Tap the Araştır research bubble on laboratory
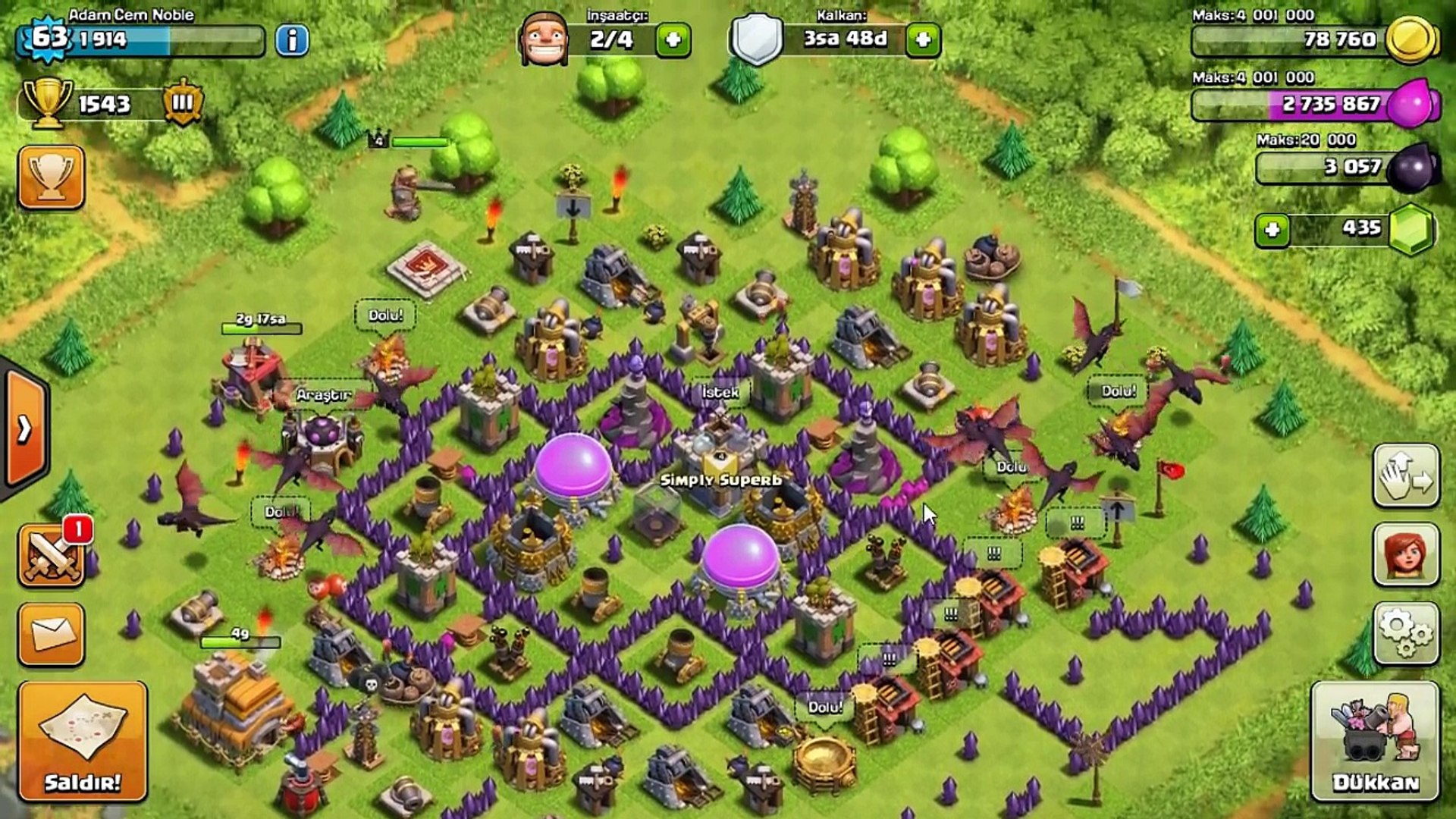1456x819 pixels. click(x=324, y=395)
